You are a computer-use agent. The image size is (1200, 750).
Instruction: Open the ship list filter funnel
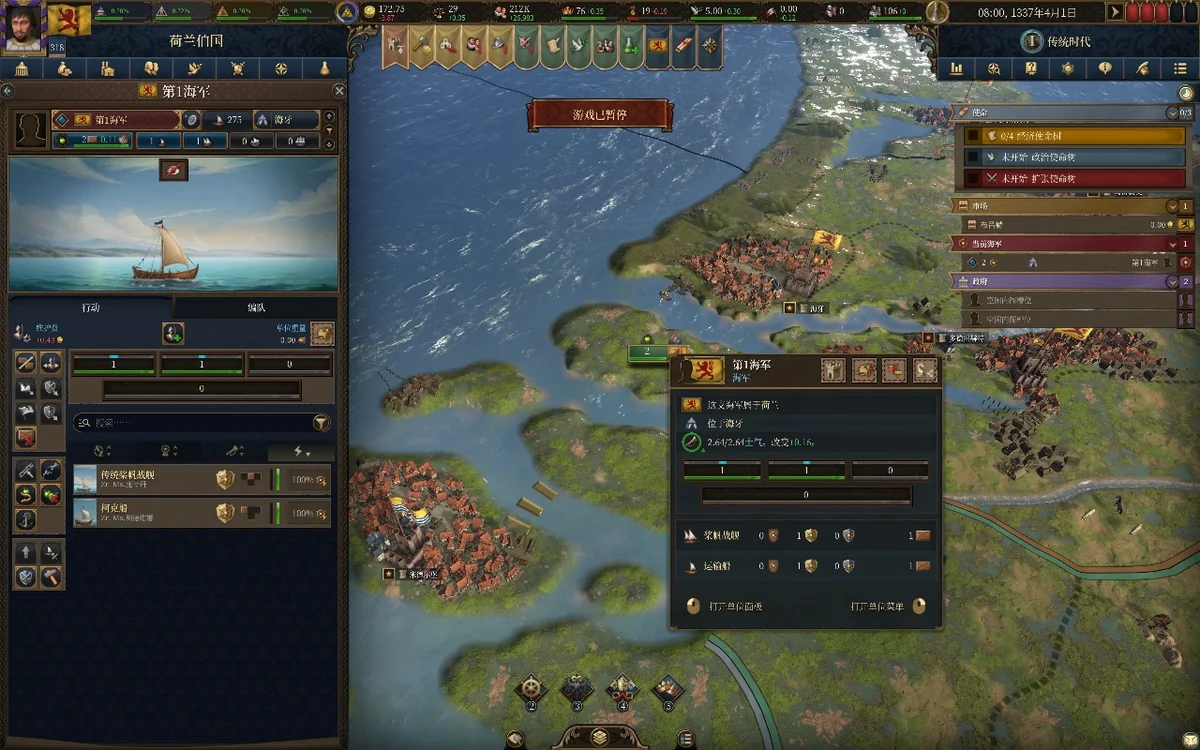tap(321, 423)
